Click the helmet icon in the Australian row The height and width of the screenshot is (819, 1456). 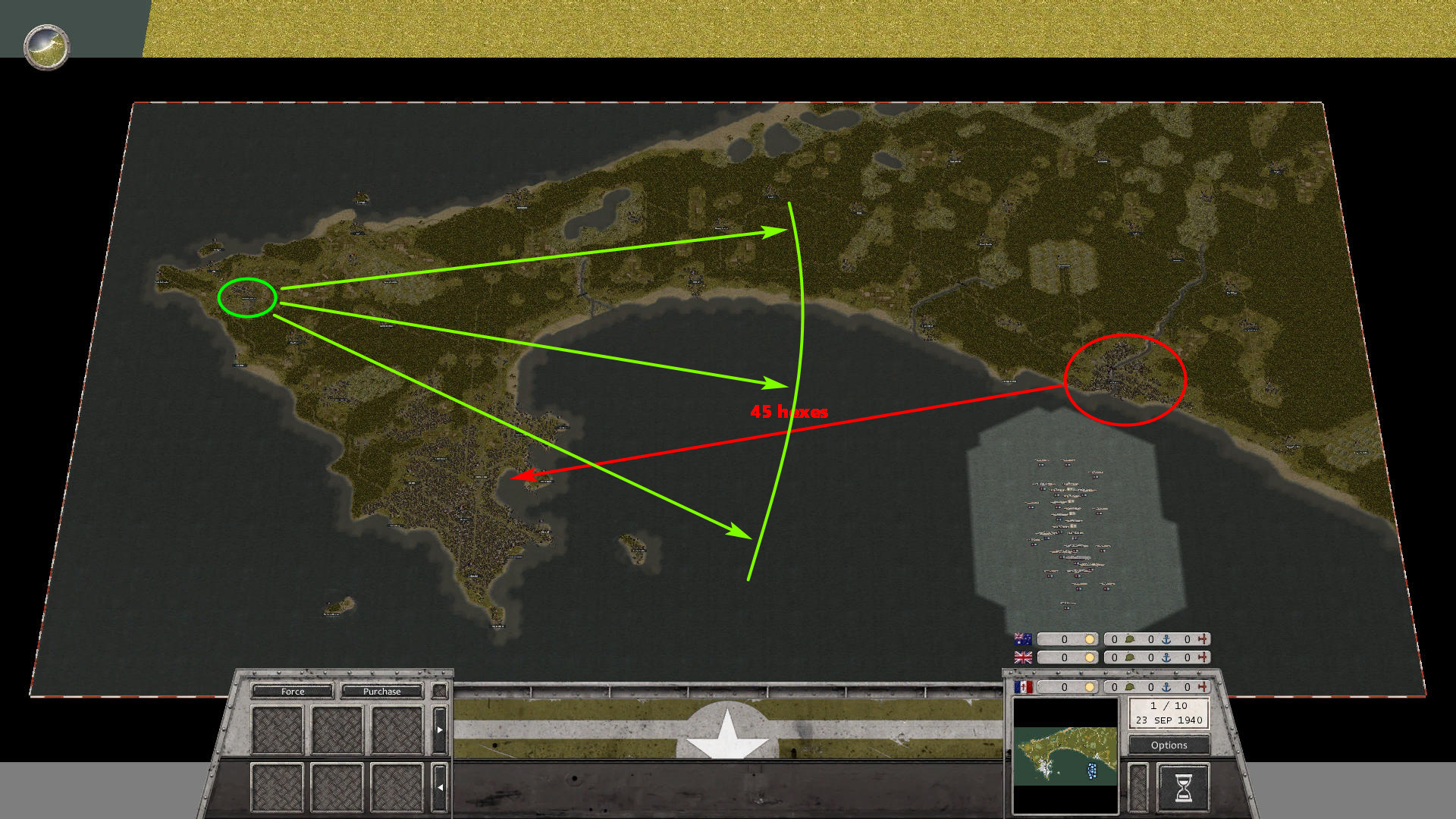click(x=1129, y=639)
